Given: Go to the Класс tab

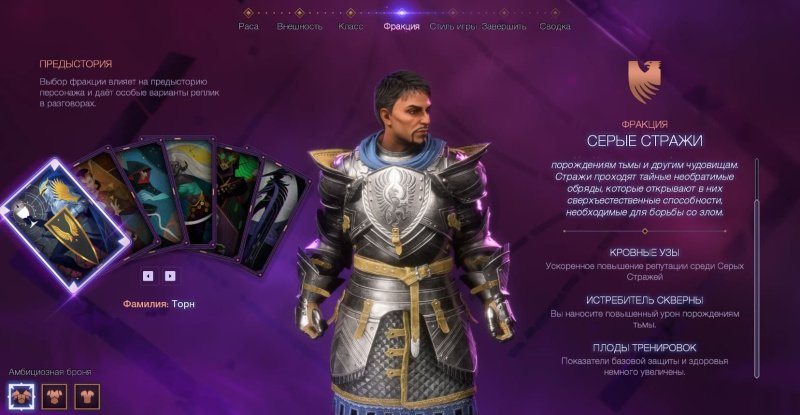Looking at the screenshot, I should [351, 26].
